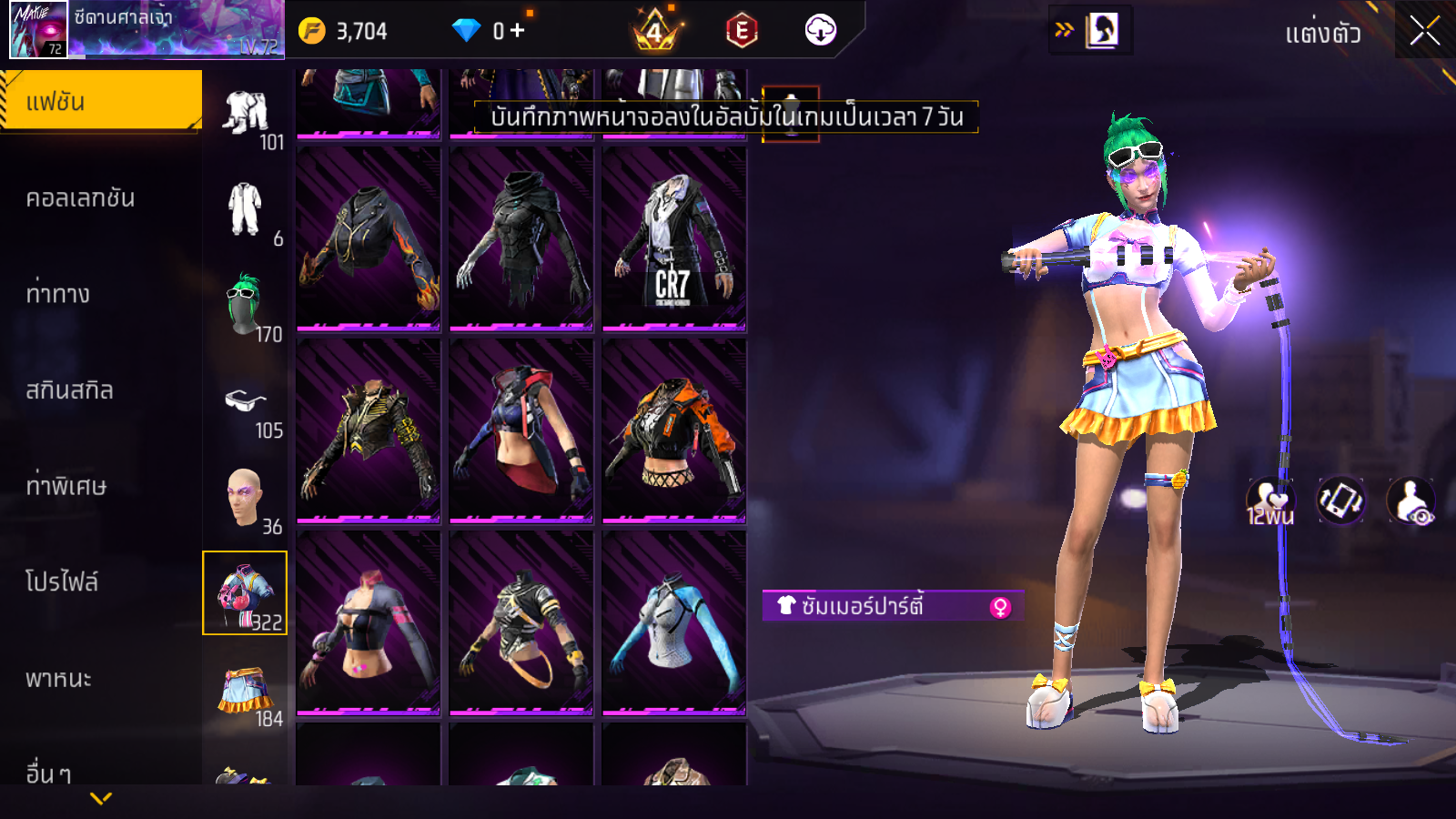This screenshot has height=819, width=1456.
Task: Toggle the character view eye icon
Action: [1410, 500]
